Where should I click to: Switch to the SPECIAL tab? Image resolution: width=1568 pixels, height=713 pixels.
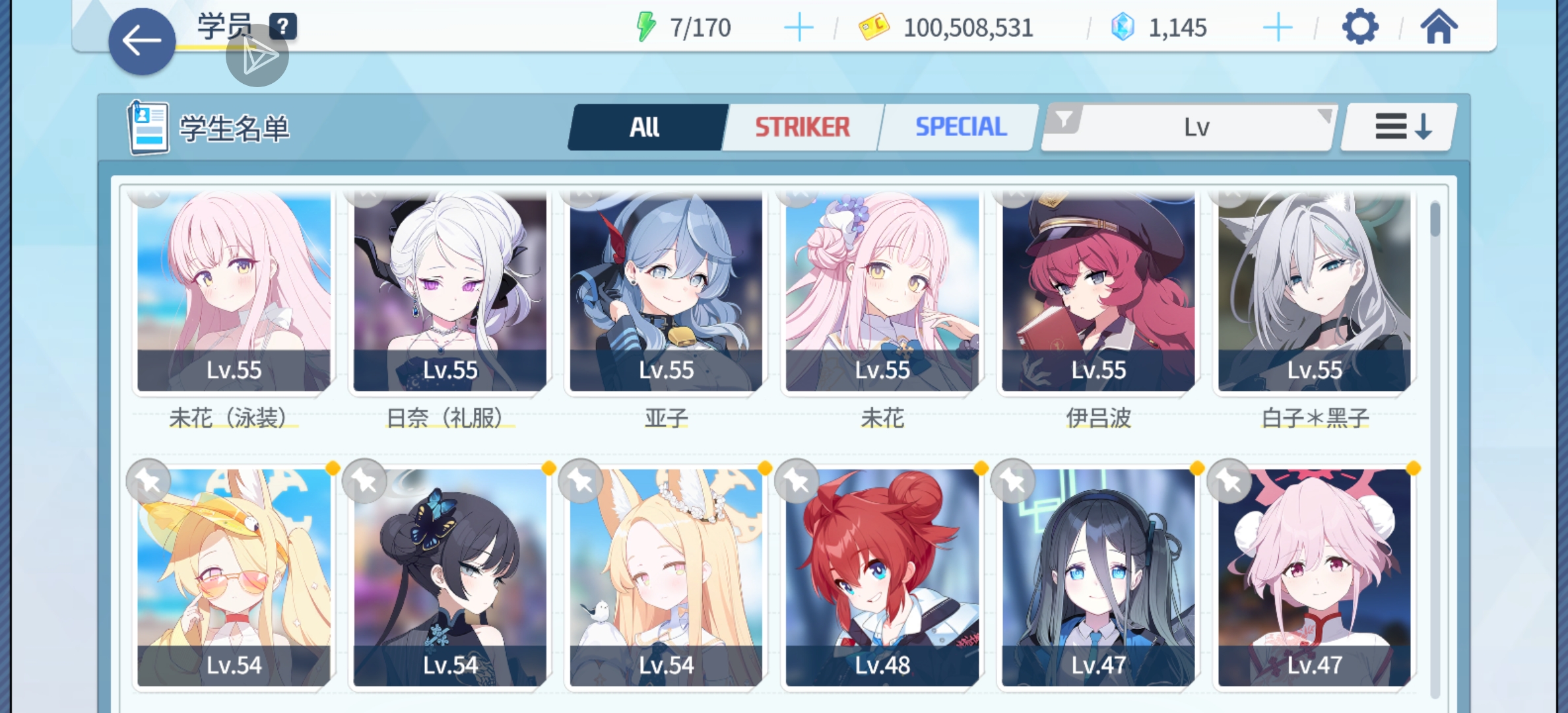pyautogui.click(x=960, y=126)
